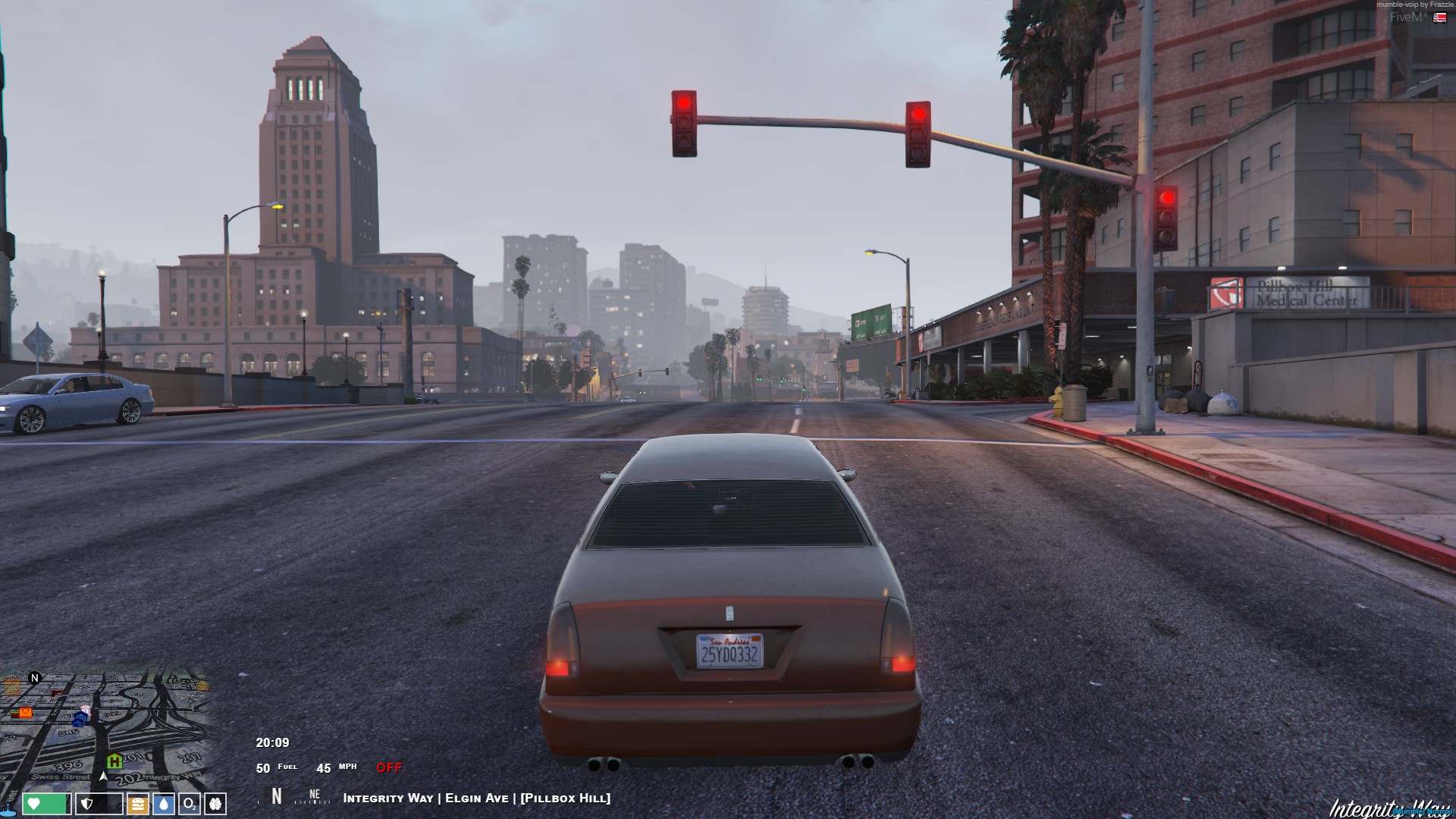Click the O2 oxygen icon
Image resolution: width=1456 pixels, height=819 pixels.
[189, 805]
